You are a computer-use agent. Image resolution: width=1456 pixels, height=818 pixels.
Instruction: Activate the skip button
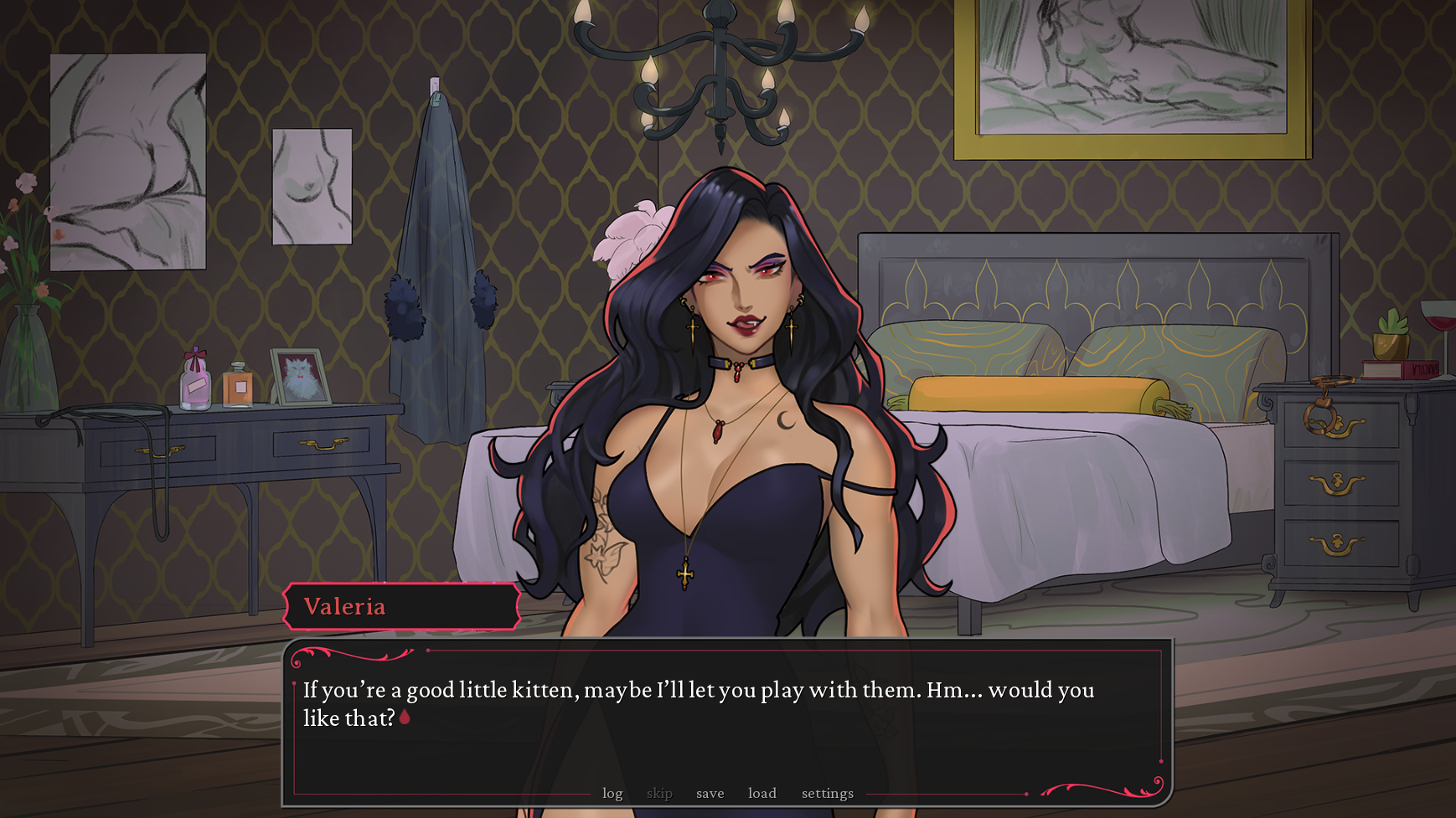(x=659, y=793)
